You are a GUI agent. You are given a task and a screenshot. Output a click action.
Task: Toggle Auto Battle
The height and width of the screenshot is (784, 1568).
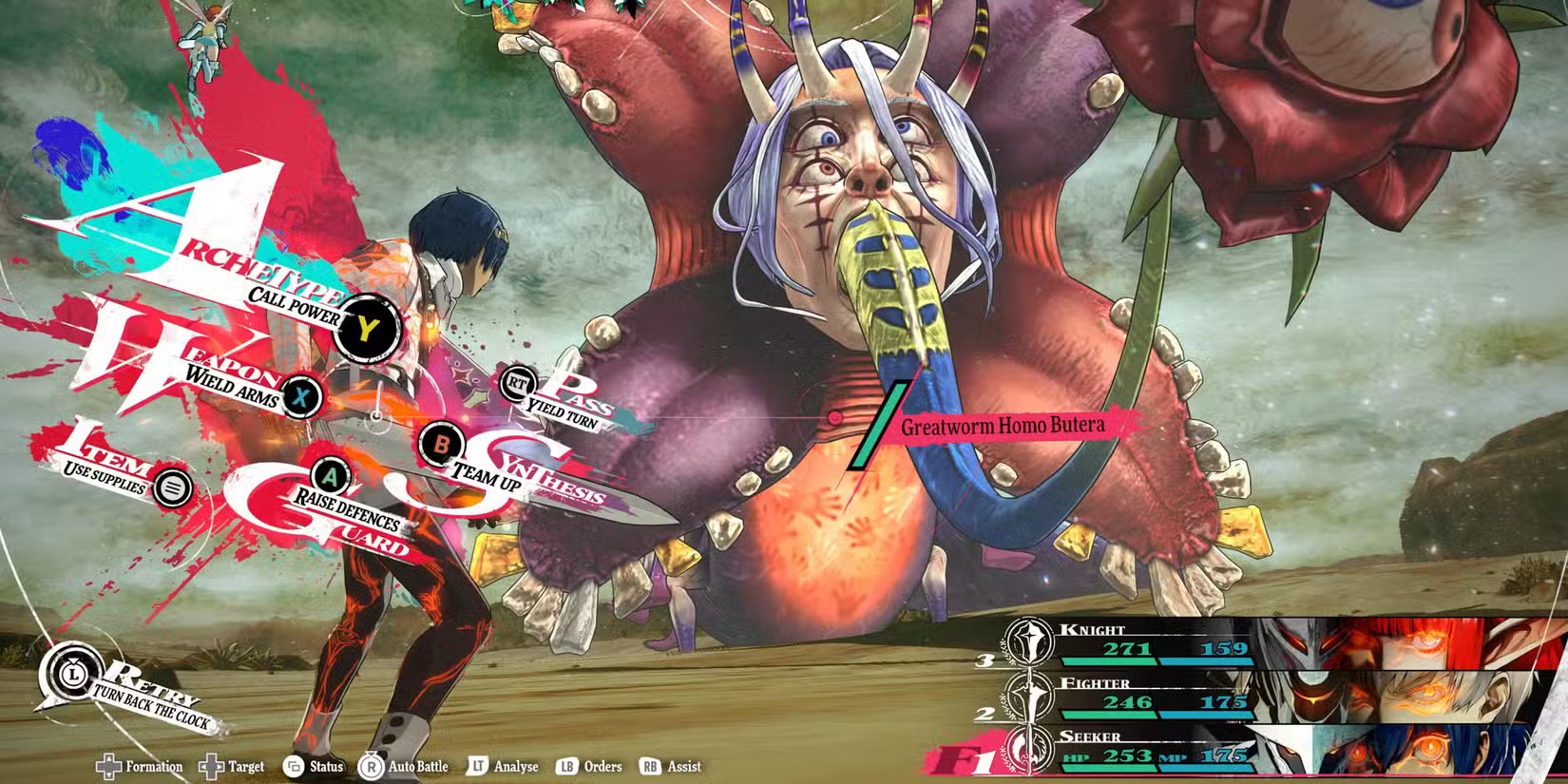point(404,766)
